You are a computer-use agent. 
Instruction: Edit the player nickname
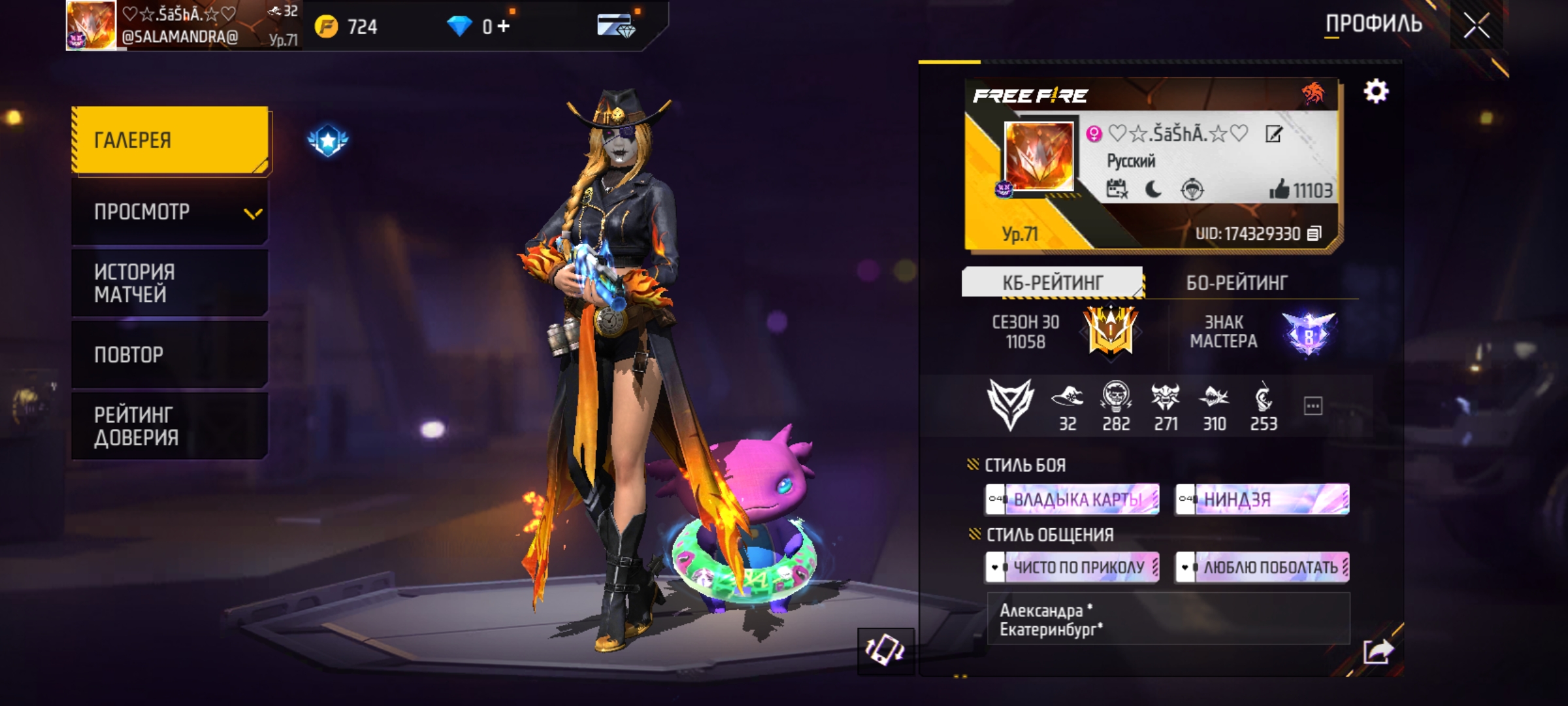coord(1274,135)
